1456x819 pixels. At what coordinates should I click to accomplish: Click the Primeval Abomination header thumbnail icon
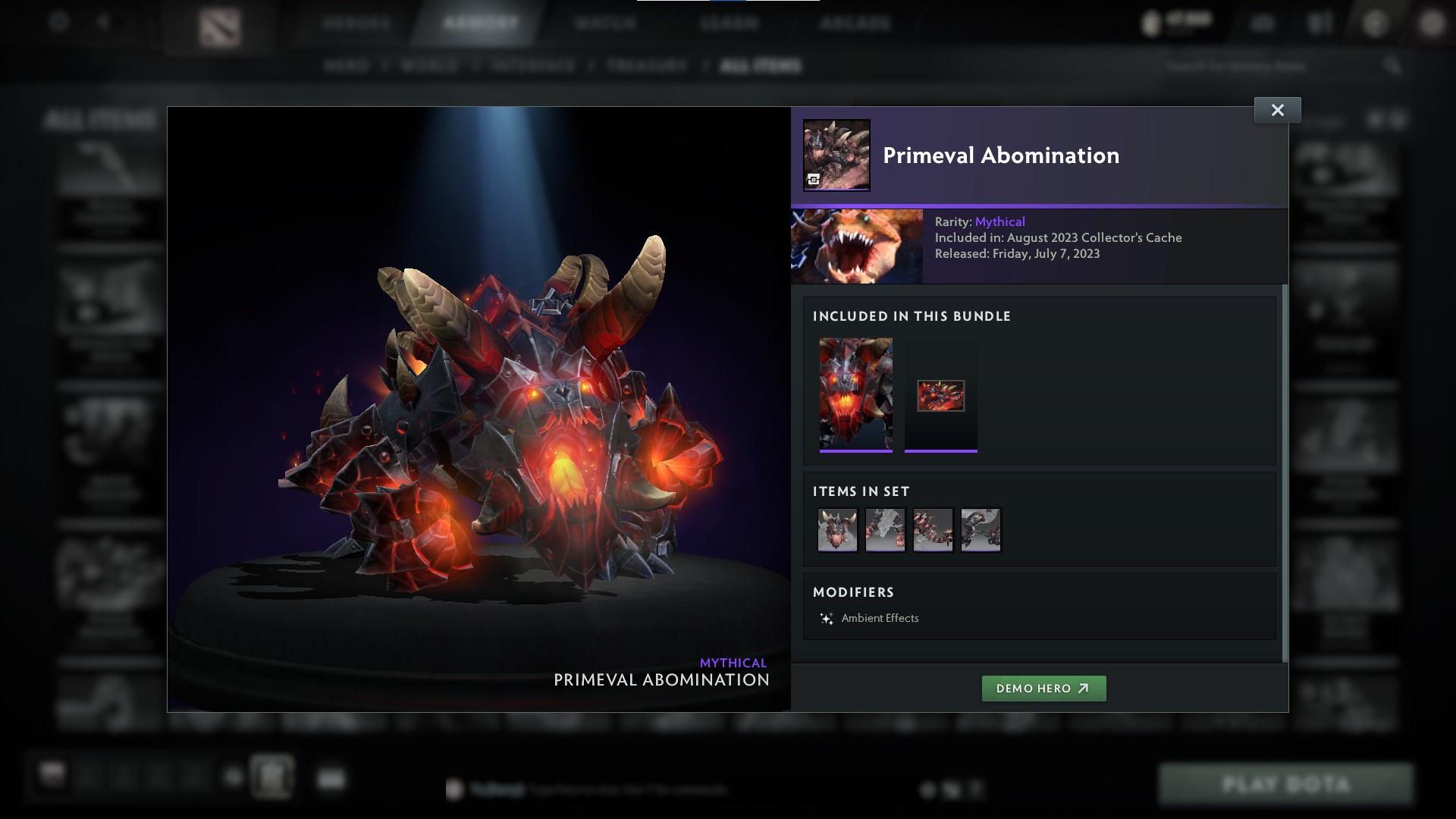[836, 154]
